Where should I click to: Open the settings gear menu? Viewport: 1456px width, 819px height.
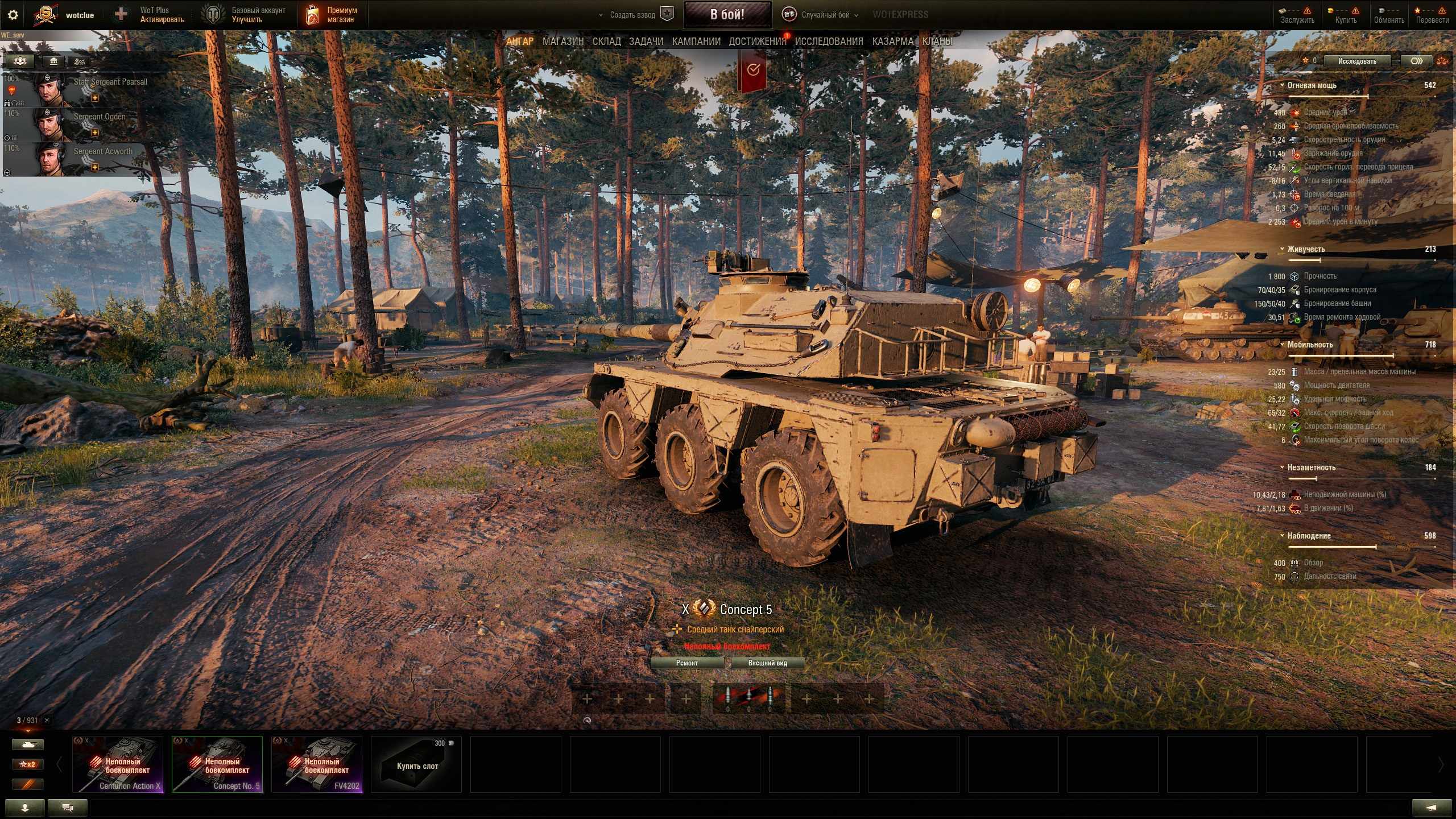pyautogui.click(x=13, y=15)
